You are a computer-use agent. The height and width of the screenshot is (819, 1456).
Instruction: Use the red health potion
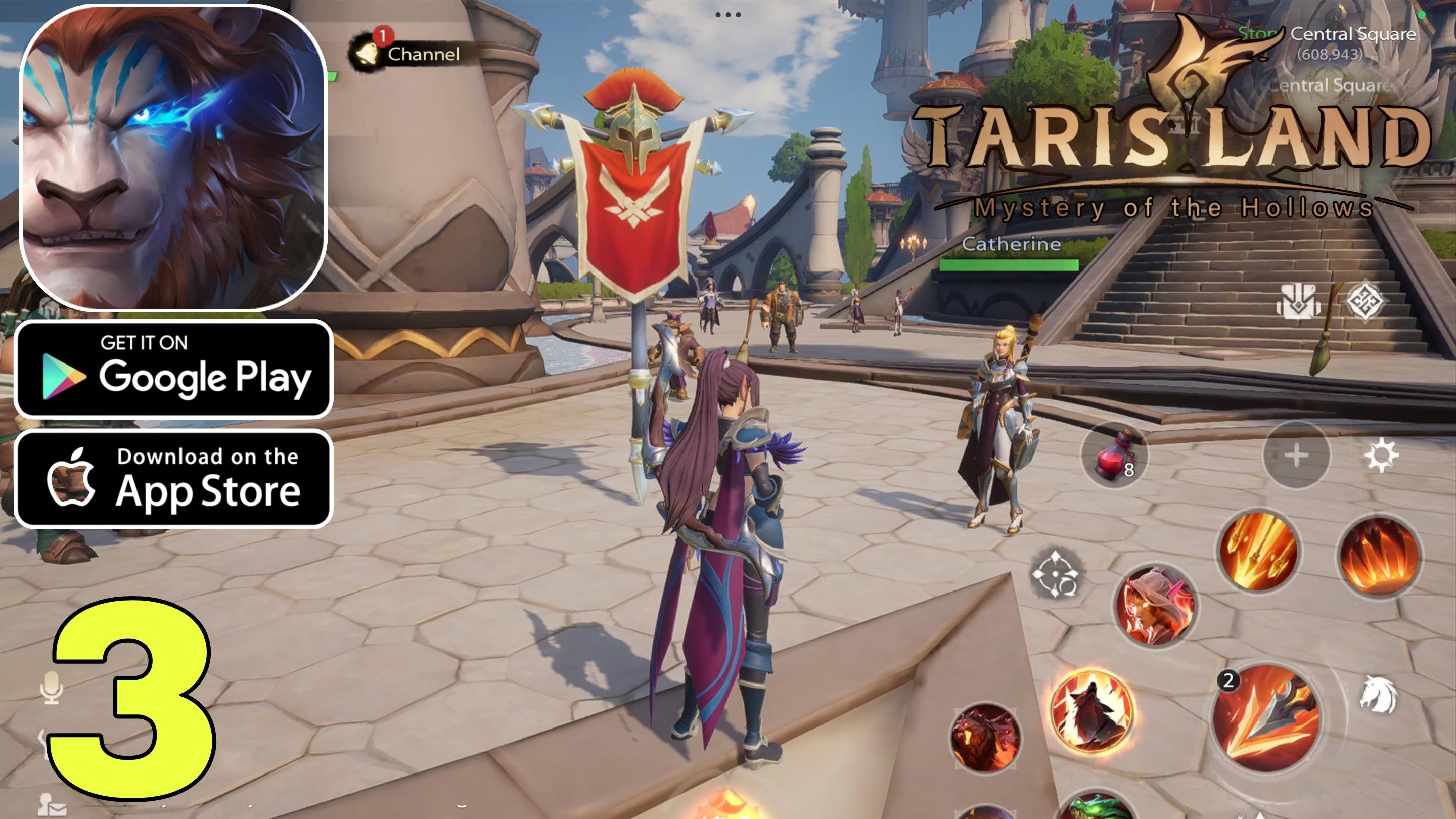click(1113, 456)
